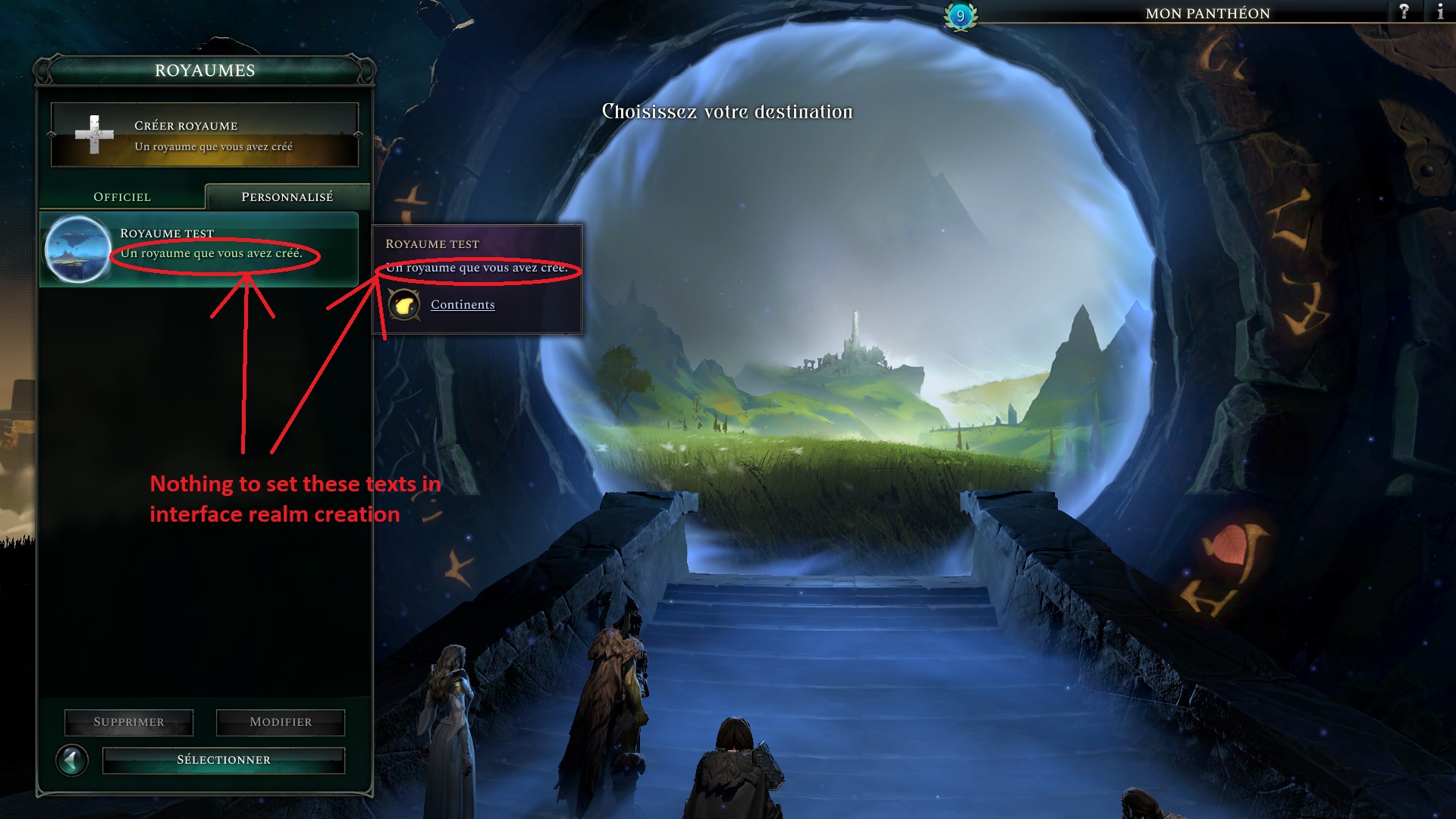
Task: Click the Supprimer button
Action: click(127, 722)
